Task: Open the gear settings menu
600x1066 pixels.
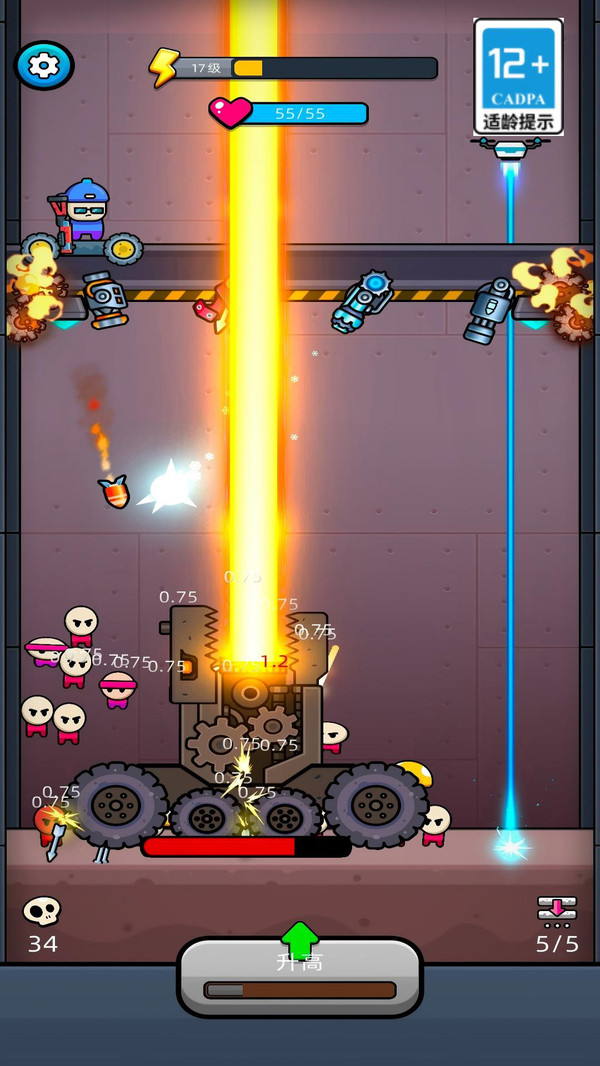Action: point(44,65)
